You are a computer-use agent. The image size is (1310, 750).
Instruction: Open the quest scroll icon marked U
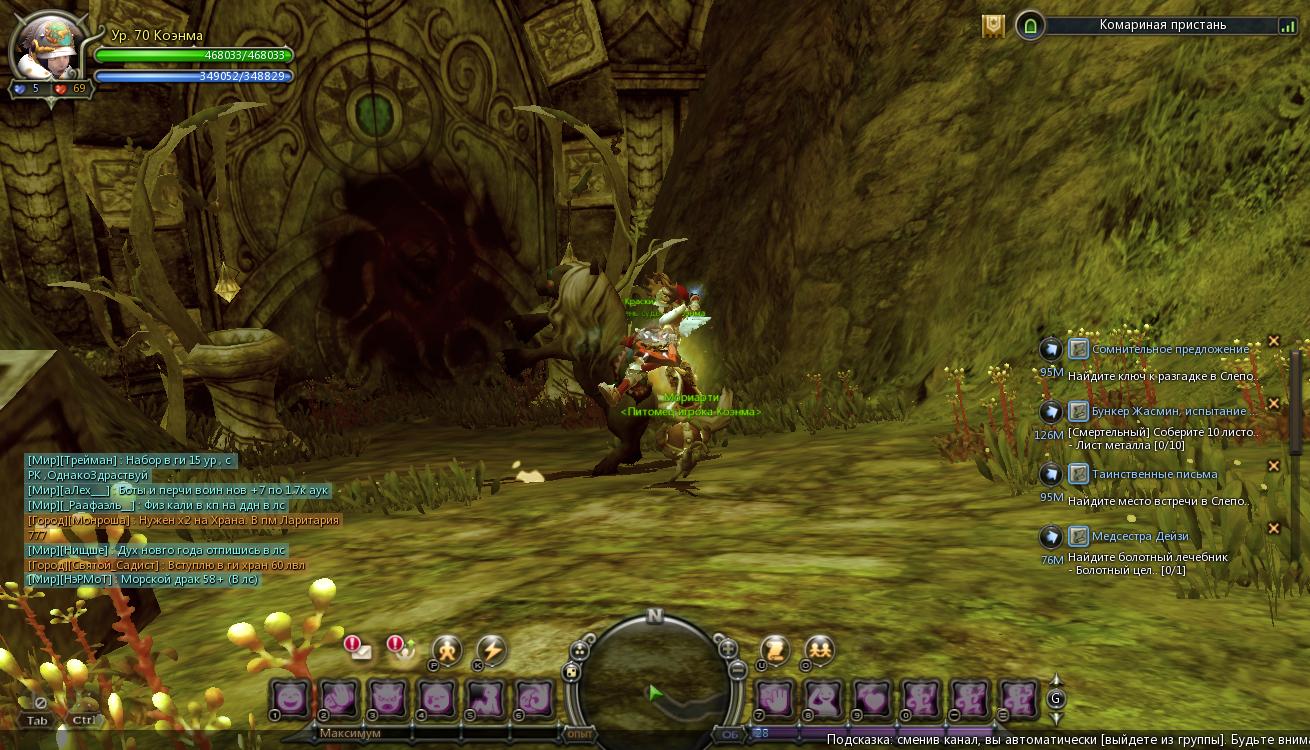(774, 650)
